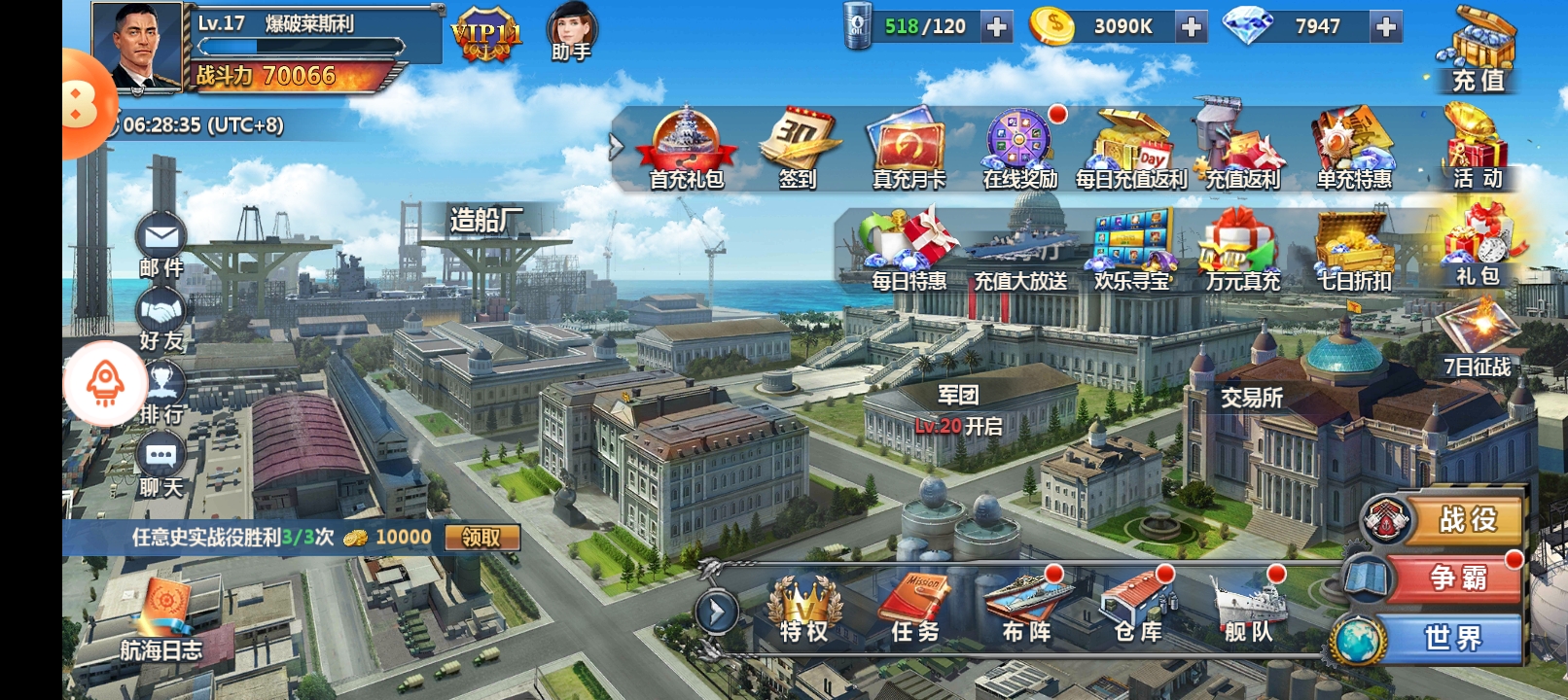
Task: Tap the floating rocket booster overlay button
Action: (x=105, y=384)
